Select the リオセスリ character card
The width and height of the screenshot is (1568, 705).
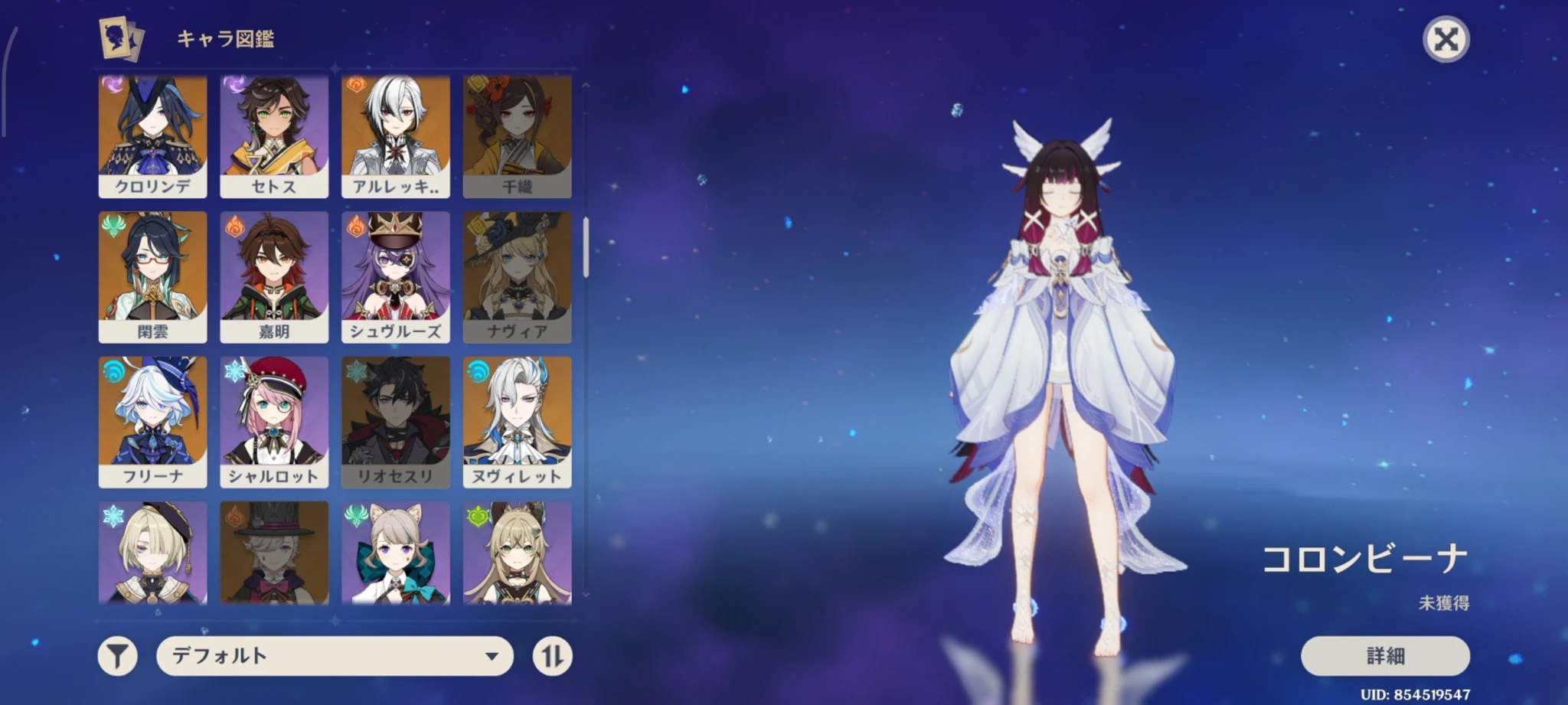pyautogui.click(x=395, y=421)
